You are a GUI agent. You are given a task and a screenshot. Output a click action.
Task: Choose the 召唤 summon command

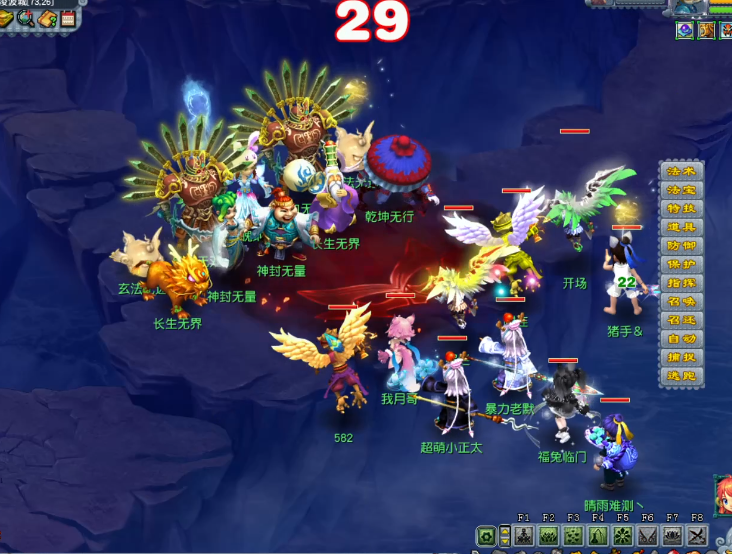click(x=681, y=302)
